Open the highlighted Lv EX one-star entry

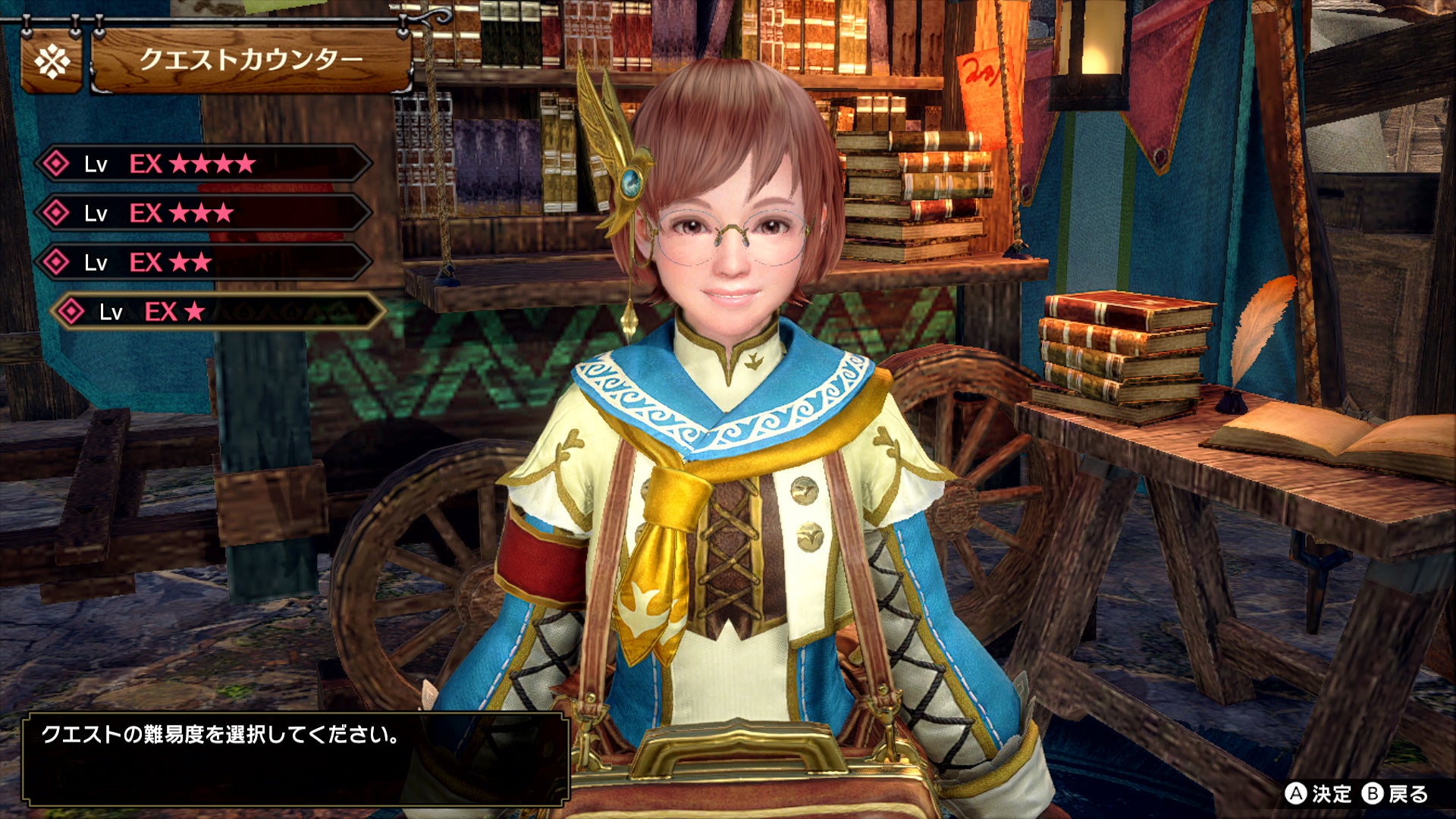tap(218, 312)
